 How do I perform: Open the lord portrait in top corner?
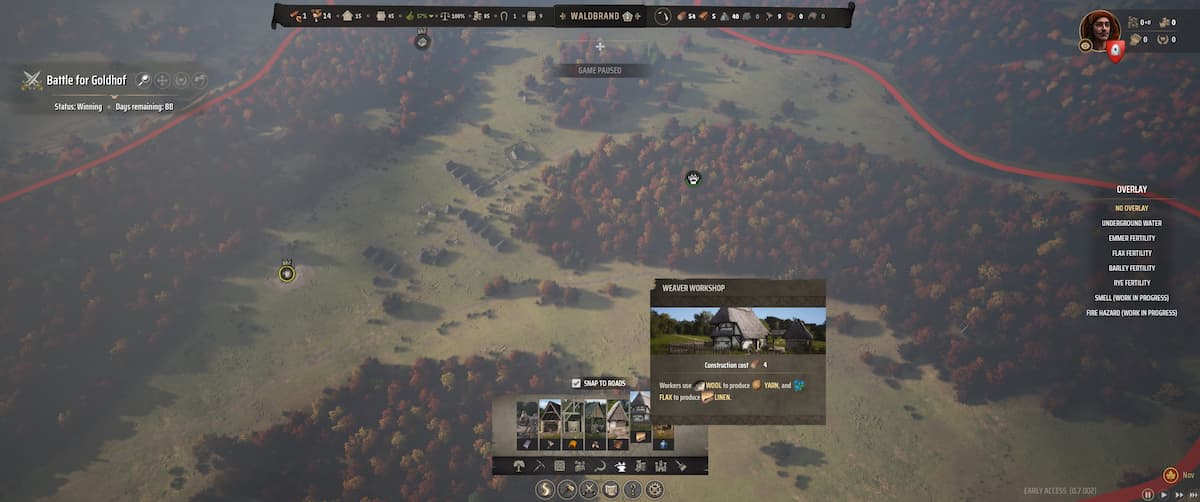click(1099, 29)
